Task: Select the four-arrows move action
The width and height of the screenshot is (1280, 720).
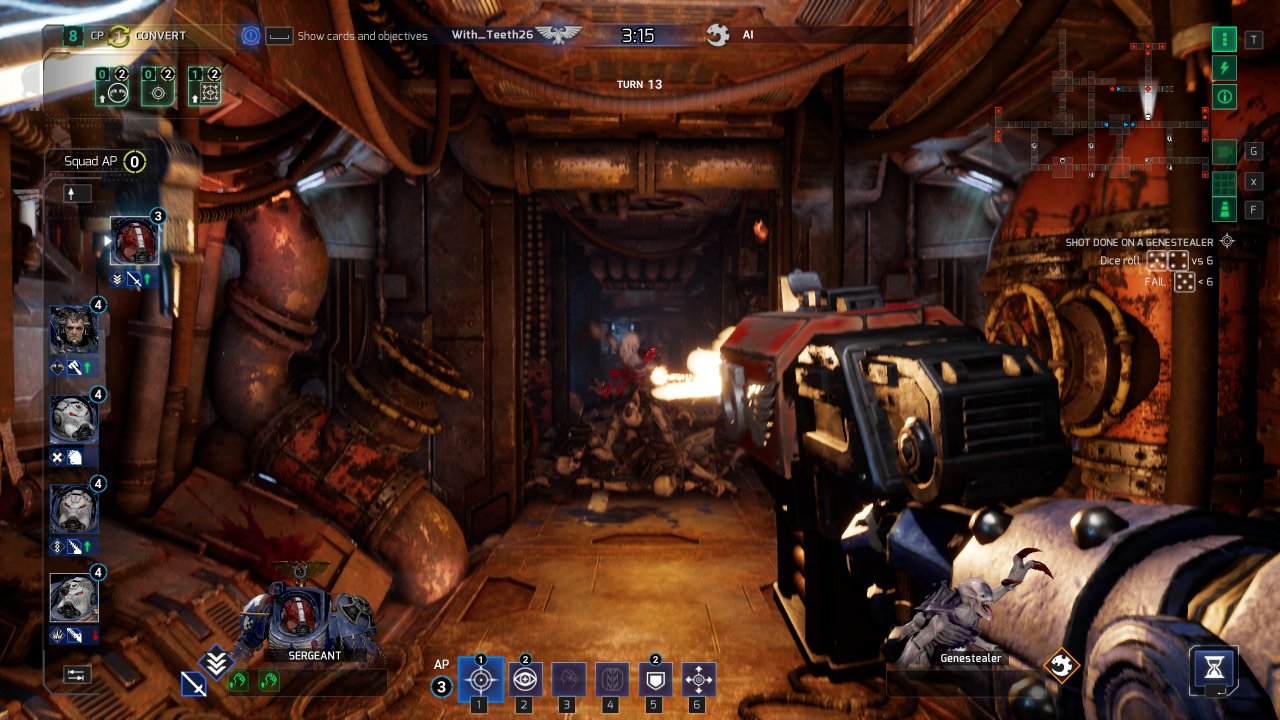Action: point(698,680)
